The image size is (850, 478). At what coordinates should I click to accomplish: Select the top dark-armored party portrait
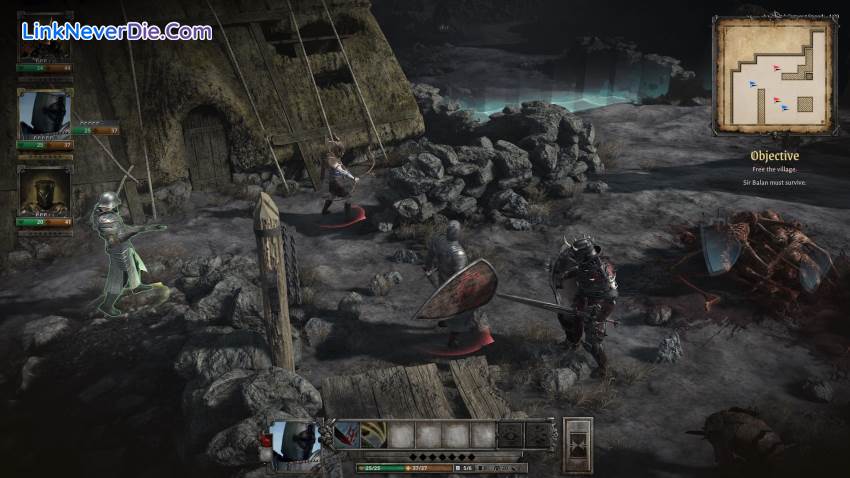click(45, 48)
